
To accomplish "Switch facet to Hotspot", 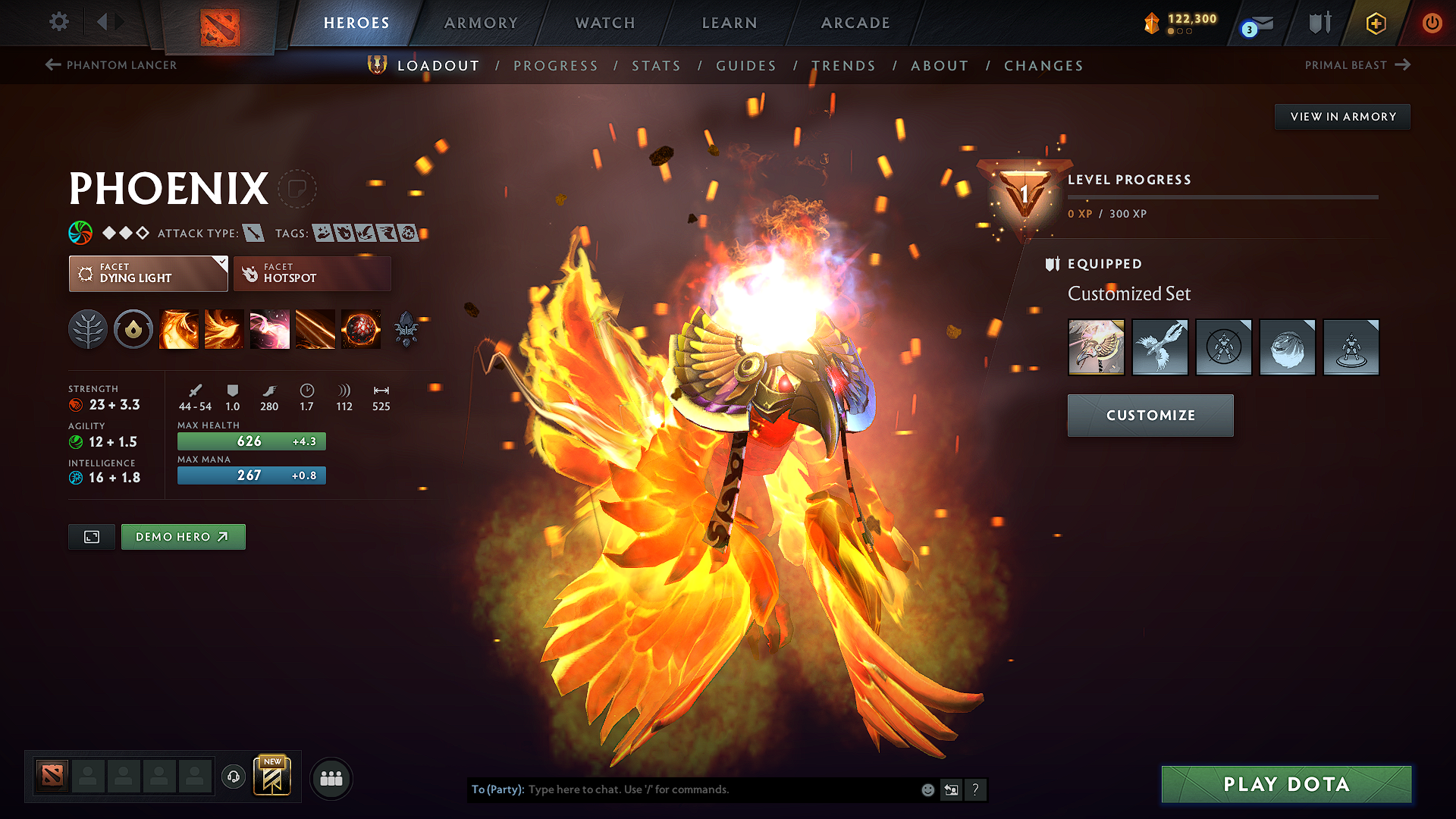I will click(x=312, y=273).
